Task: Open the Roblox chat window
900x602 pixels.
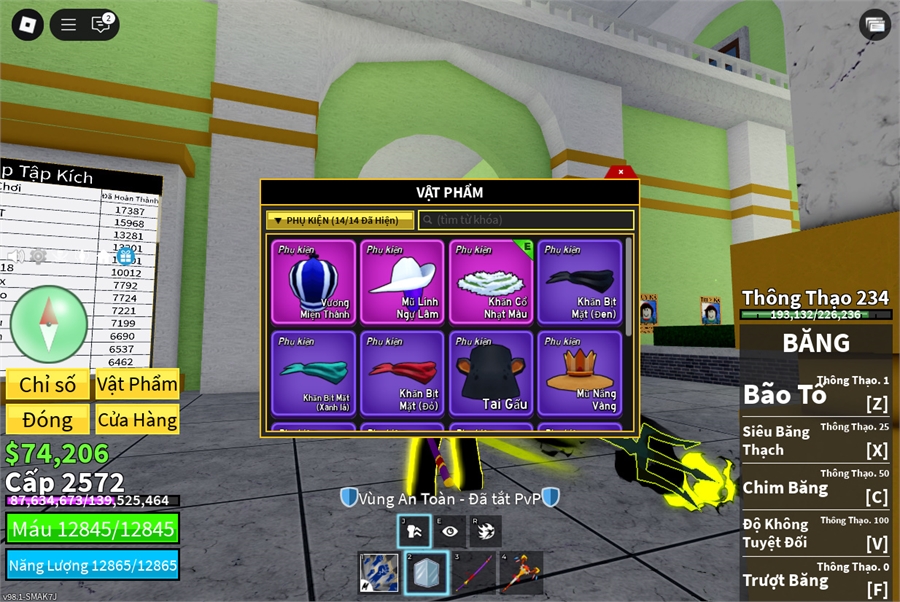Action: 101,25
